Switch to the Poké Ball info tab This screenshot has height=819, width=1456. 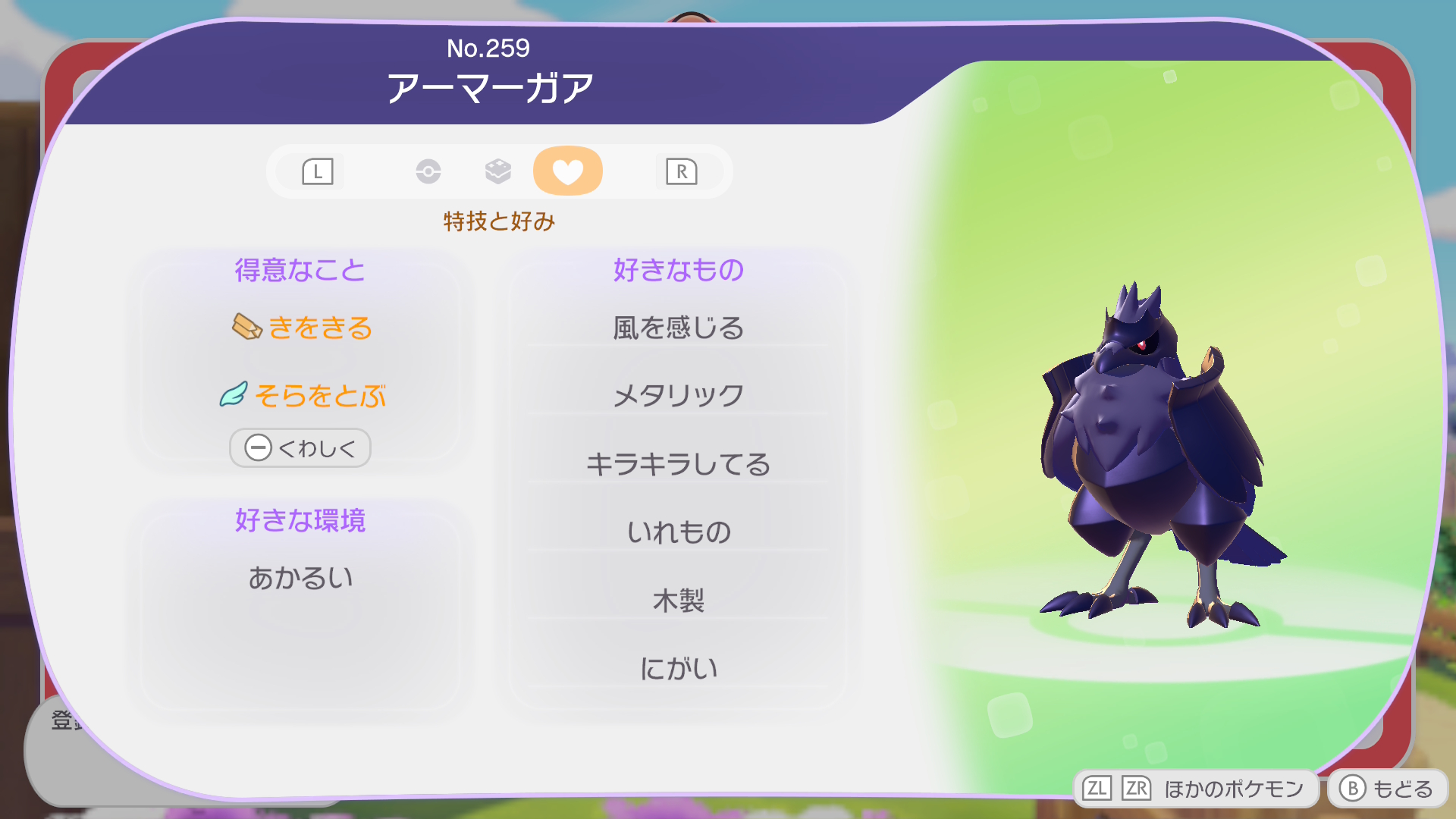click(x=428, y=171)
